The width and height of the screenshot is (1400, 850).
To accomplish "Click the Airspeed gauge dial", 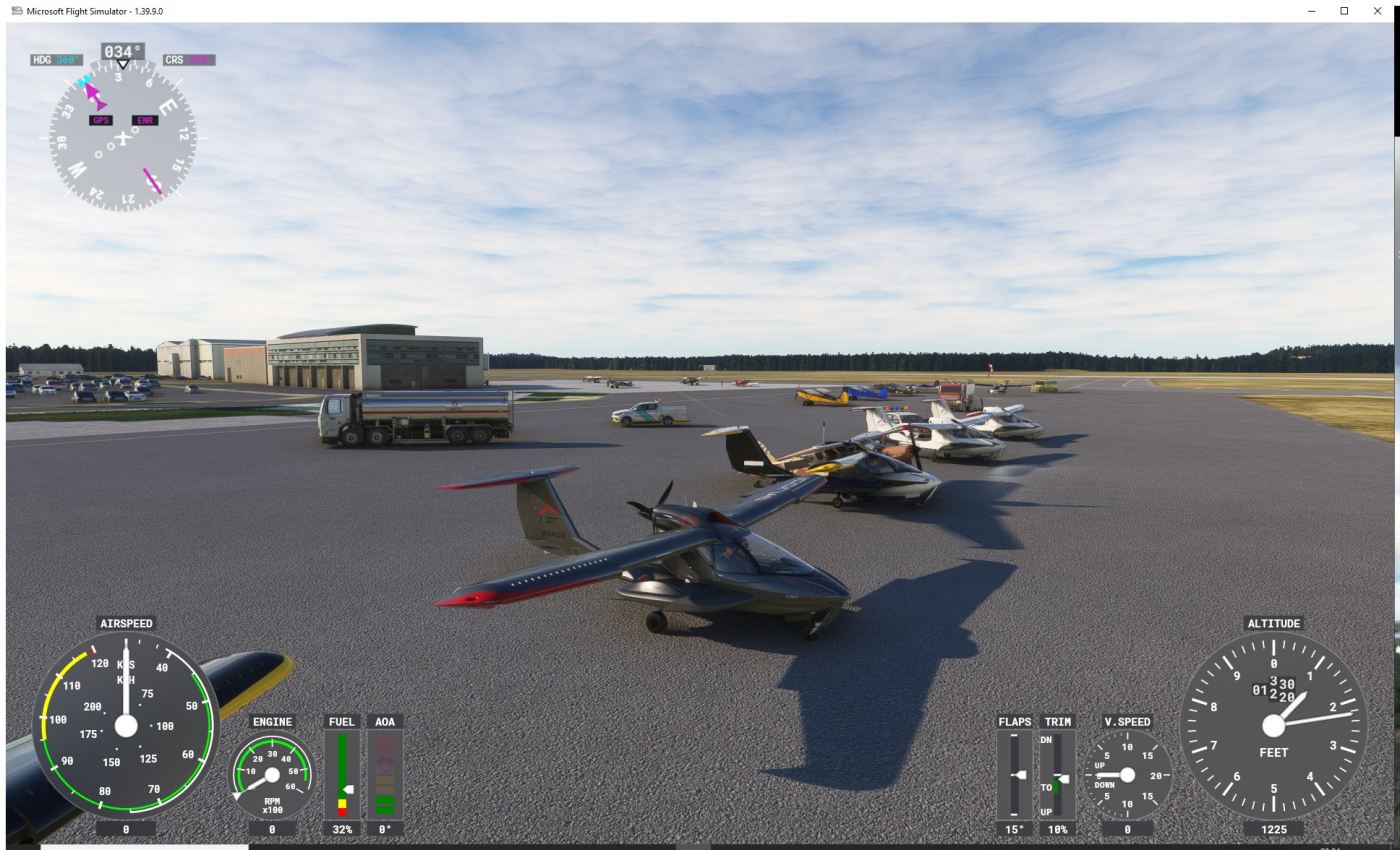I will [x=126, y=725].
